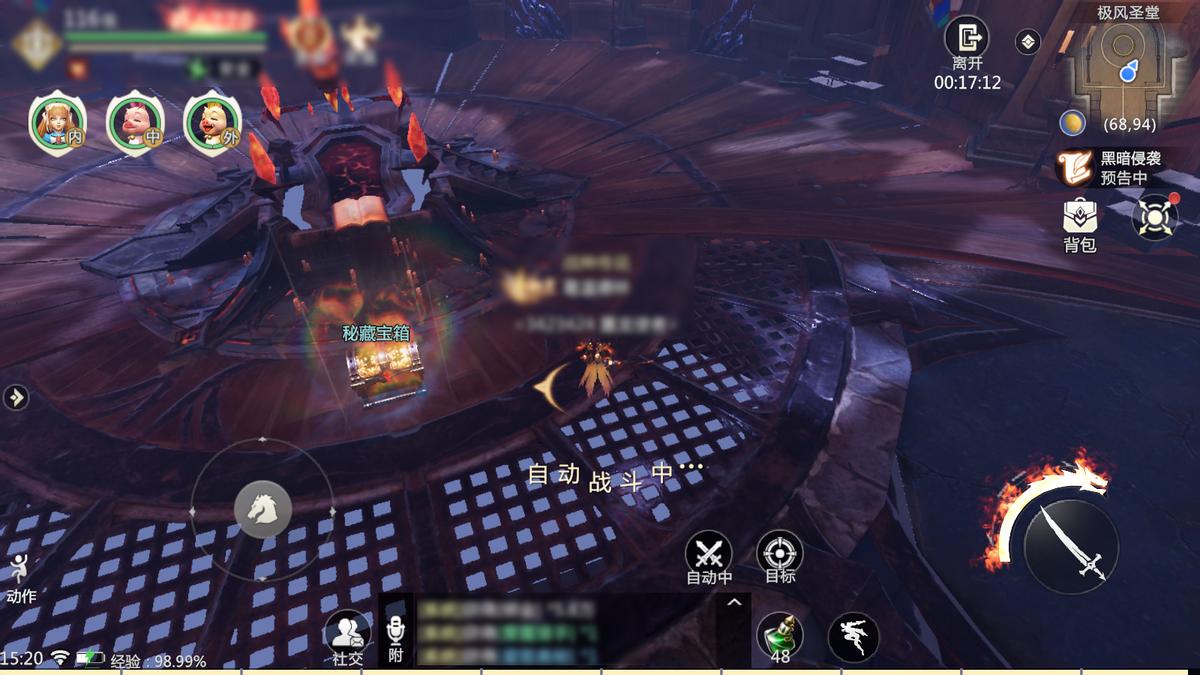Image resolution: width=1200 pixels, height=675 pixels.
Task: Tap the player avatar portrait
Action: 38,45
